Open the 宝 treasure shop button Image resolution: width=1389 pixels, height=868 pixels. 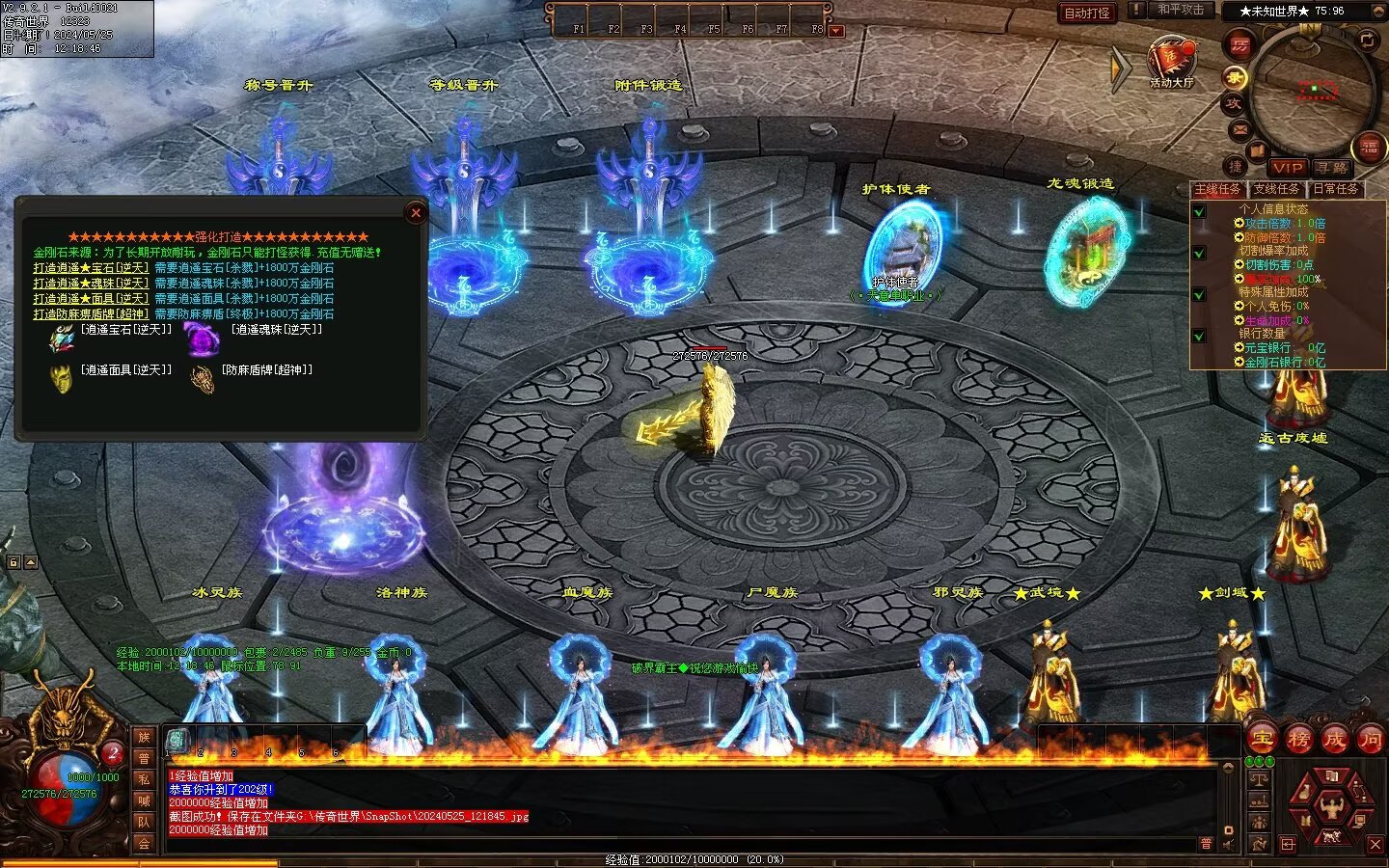click(x=1263, y=740)
